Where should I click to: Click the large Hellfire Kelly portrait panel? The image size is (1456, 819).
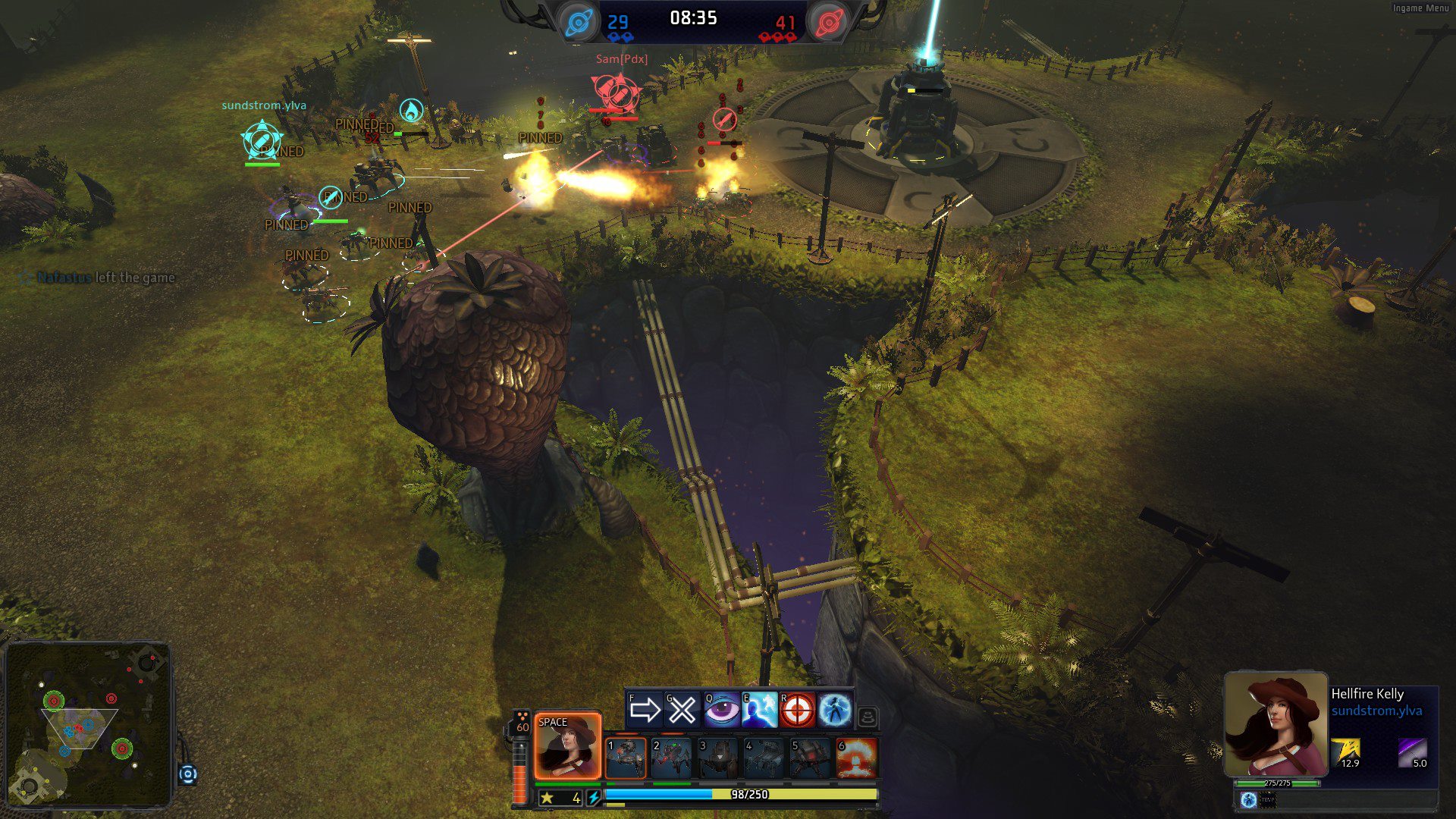click(1276, 724)
